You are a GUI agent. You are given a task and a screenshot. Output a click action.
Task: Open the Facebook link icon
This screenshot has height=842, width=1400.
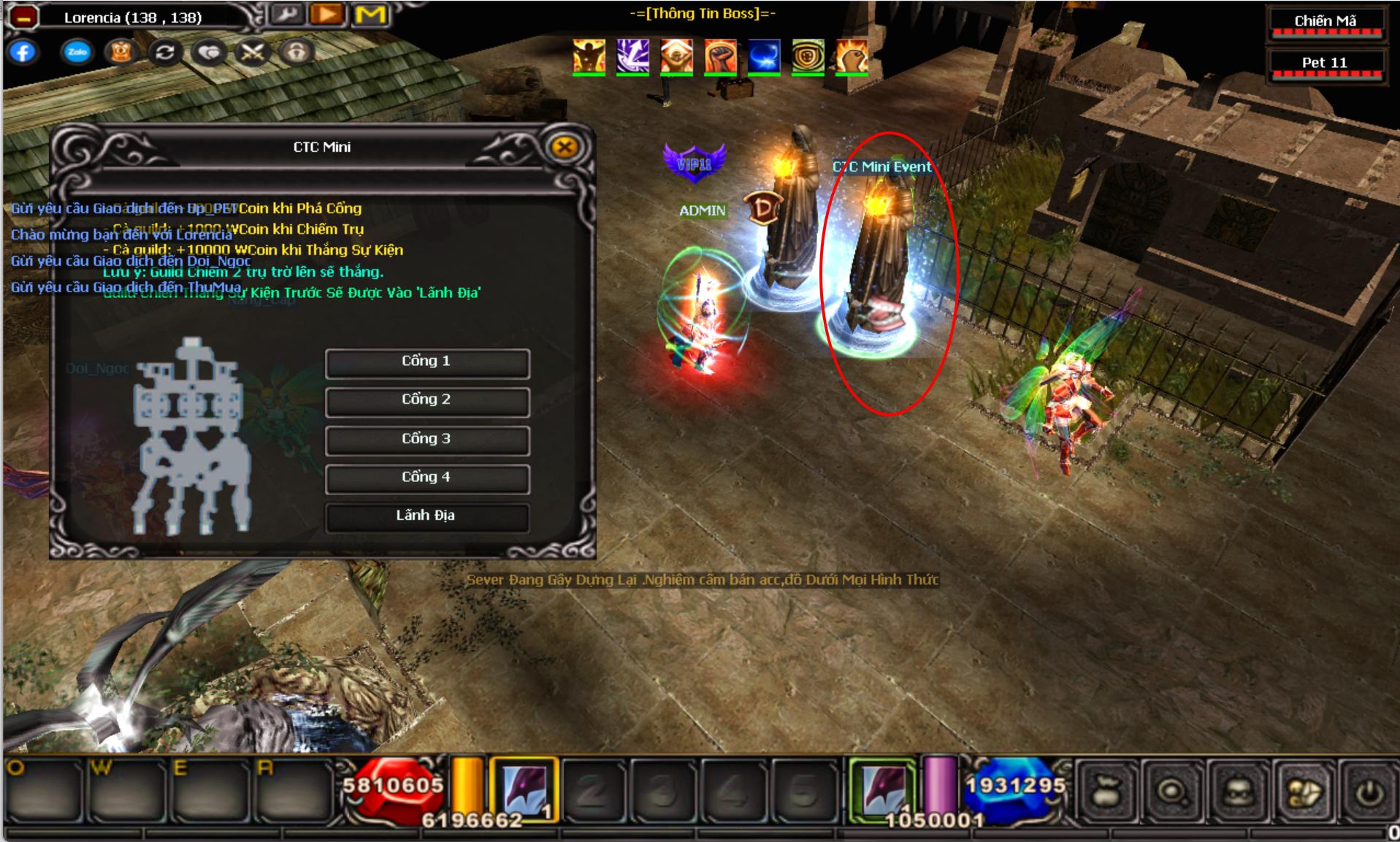(x=23, y=53)
